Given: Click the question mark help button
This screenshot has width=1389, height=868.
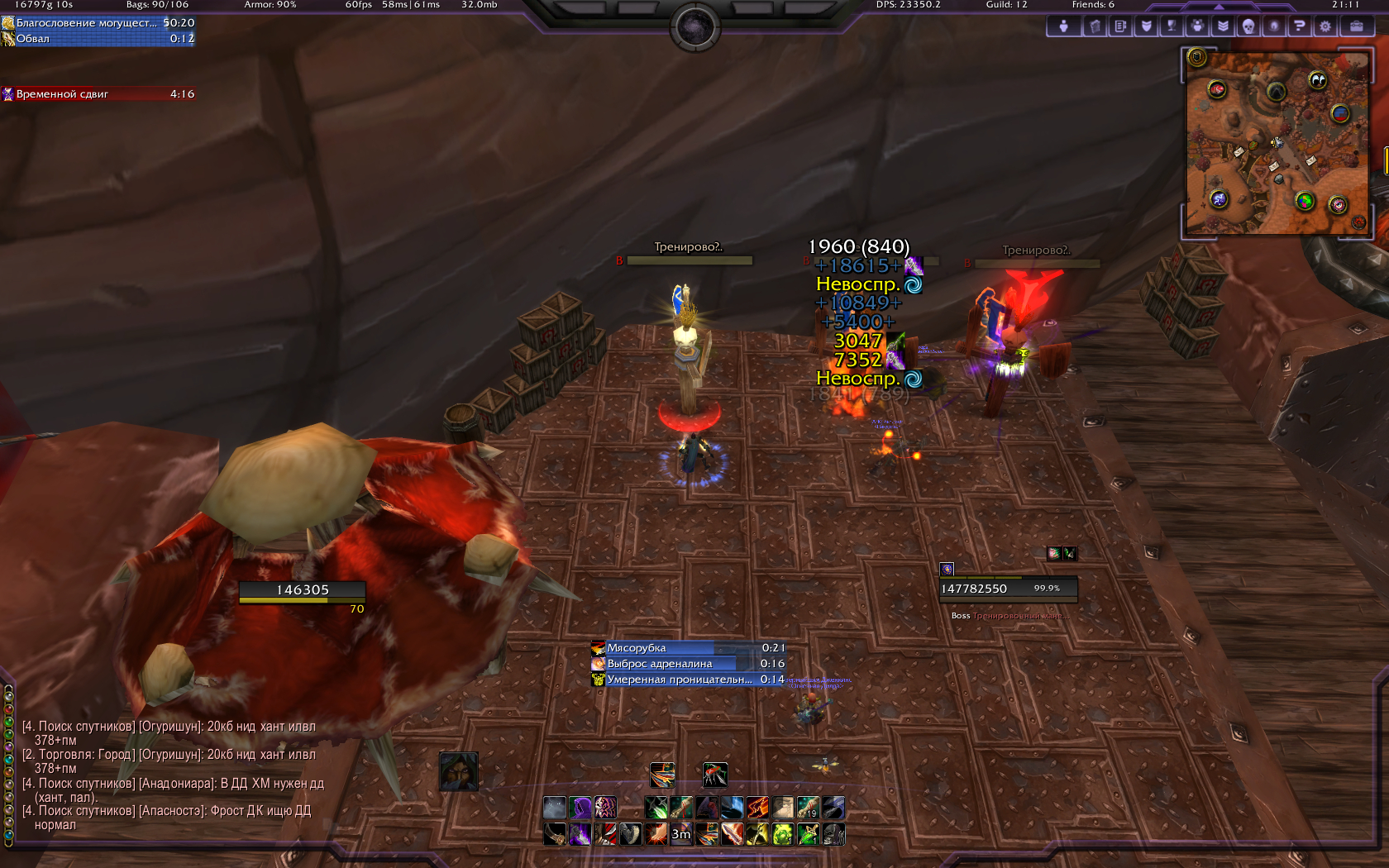Looking at the screenshot, I should point(1300,26).
